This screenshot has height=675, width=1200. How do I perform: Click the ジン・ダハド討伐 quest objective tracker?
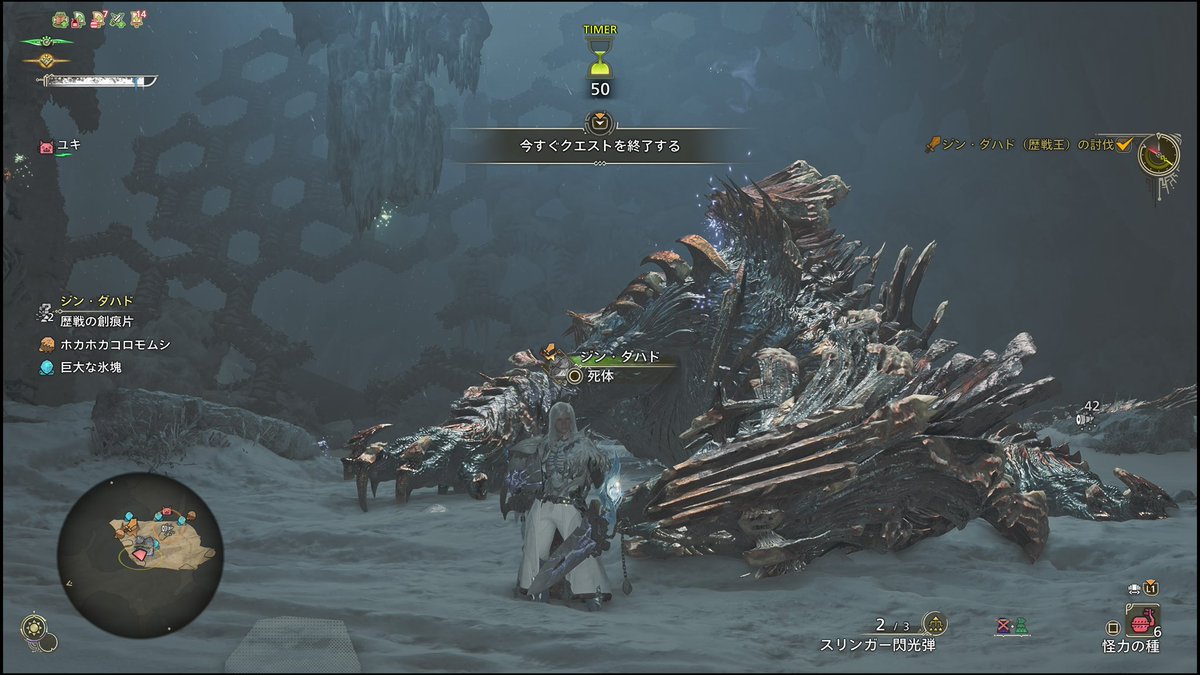1027,145
